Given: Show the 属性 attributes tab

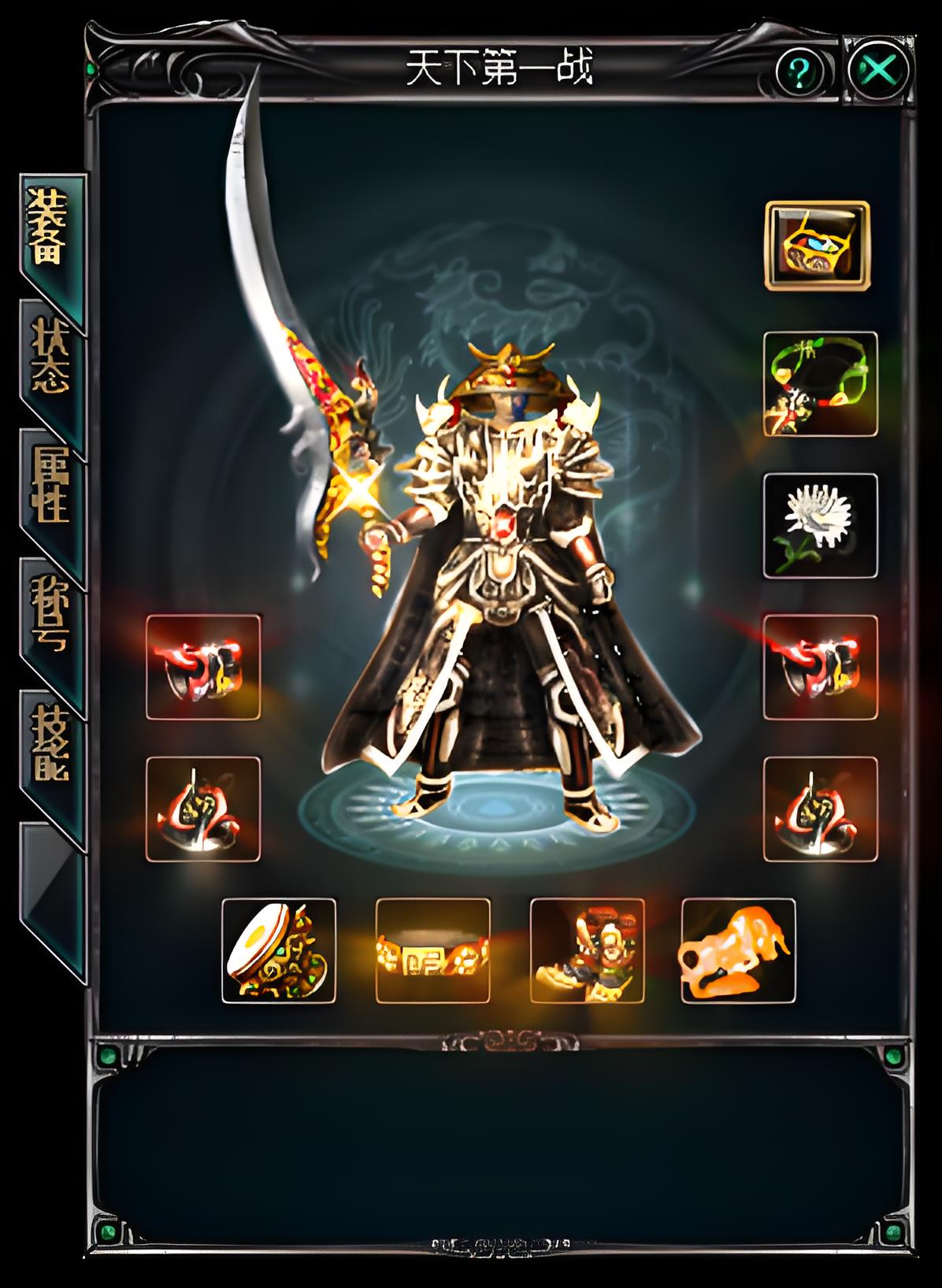Looking at the screenshot, I should click(x=50, y=488).
